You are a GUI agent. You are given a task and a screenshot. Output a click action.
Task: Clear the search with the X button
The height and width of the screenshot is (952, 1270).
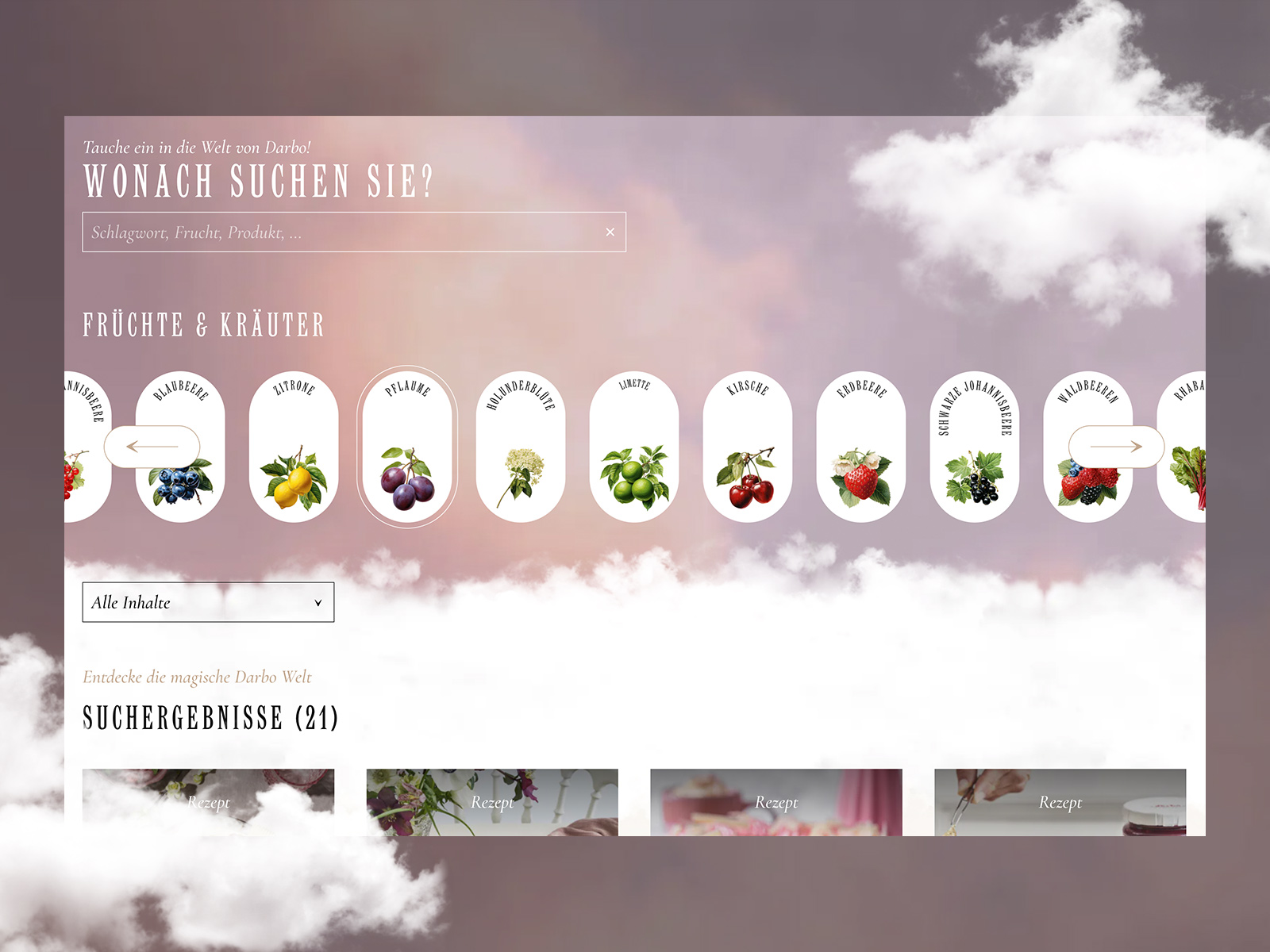tap(610, 232)
